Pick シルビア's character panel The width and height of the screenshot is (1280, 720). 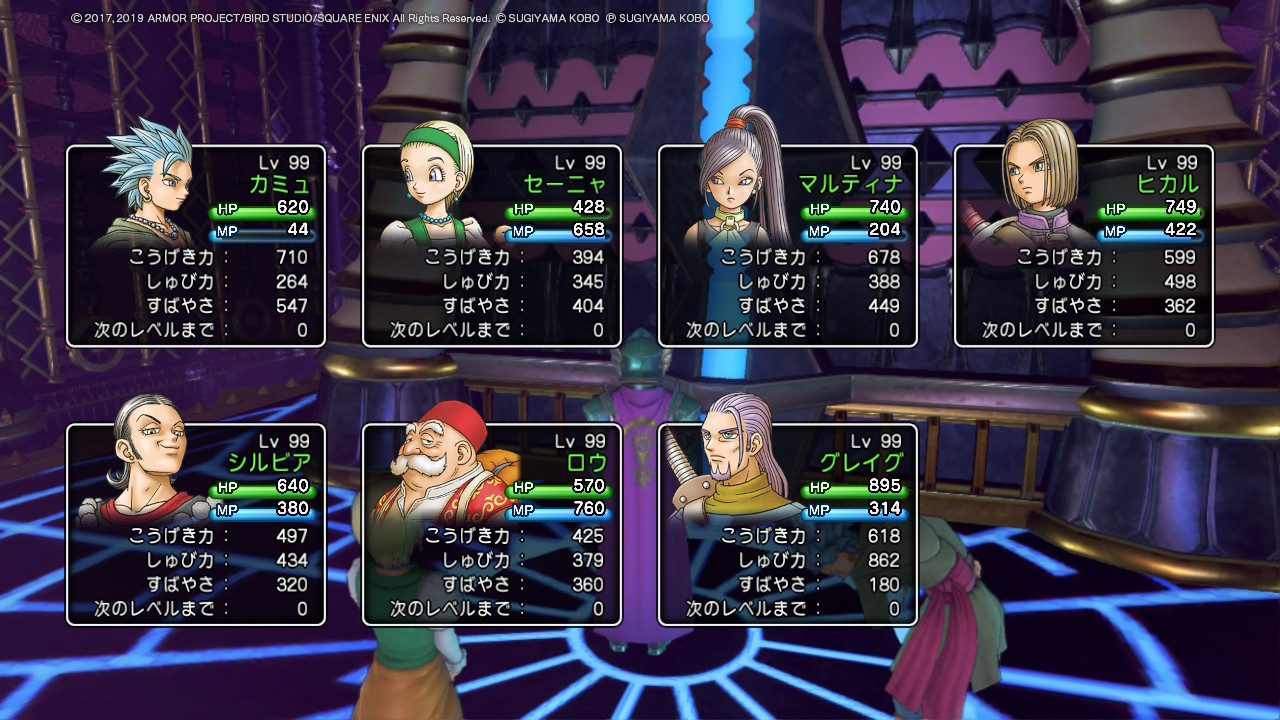pos(196,525)
